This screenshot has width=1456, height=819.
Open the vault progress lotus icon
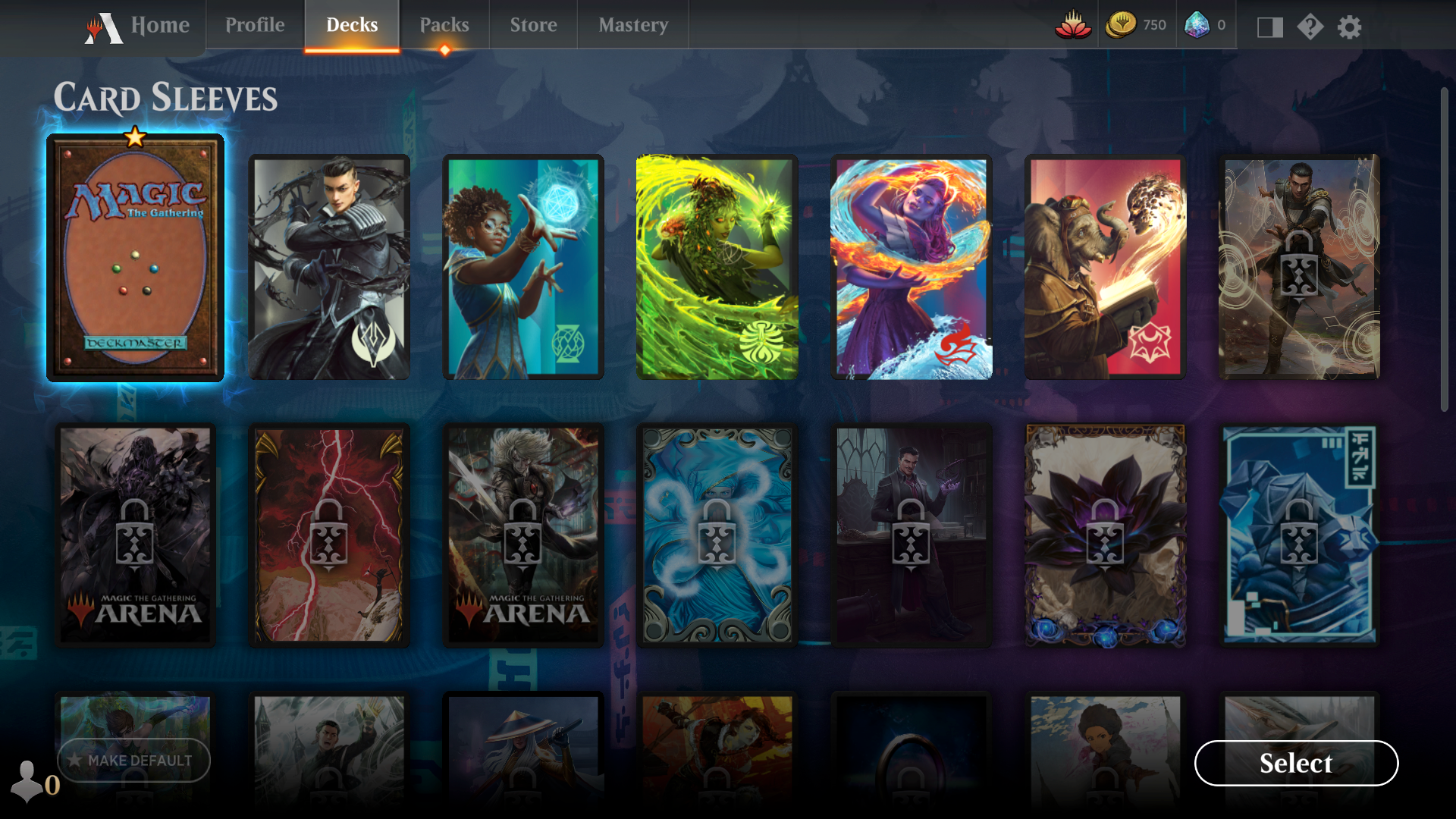(1074, 24)
